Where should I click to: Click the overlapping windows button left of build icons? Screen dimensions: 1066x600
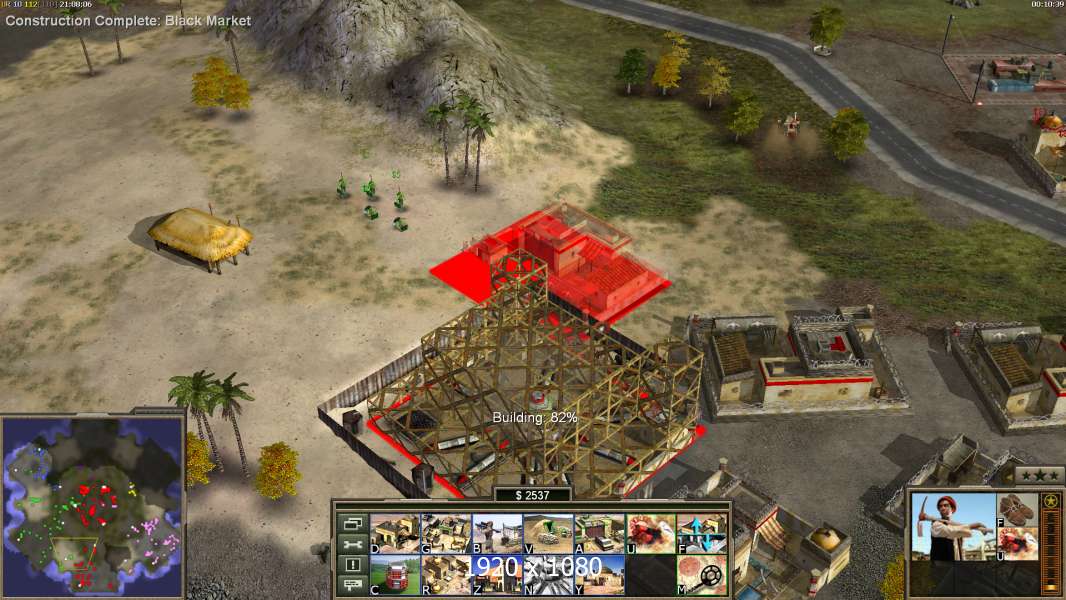point(352,523)
